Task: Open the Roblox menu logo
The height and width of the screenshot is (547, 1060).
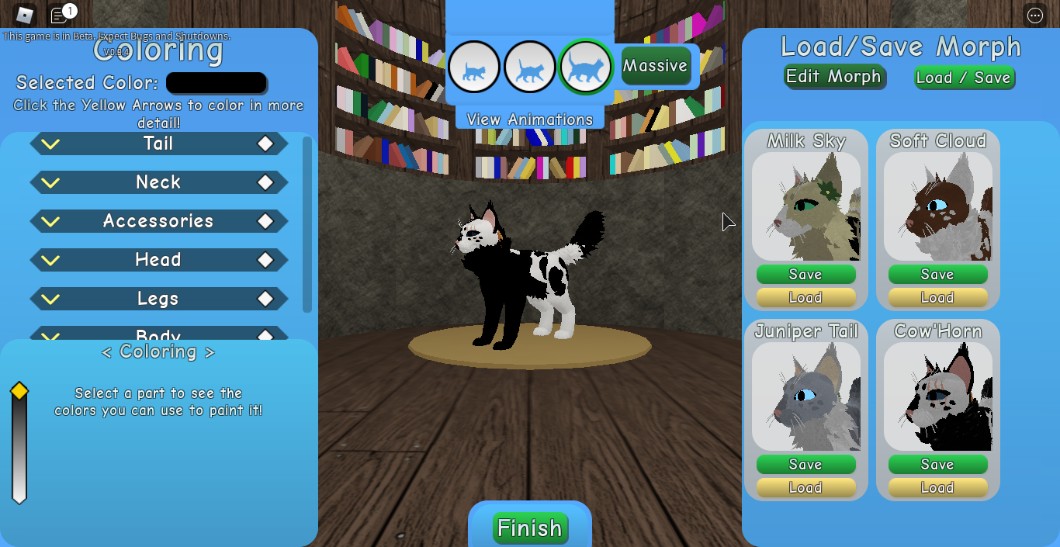Action: tap(24, 15)
